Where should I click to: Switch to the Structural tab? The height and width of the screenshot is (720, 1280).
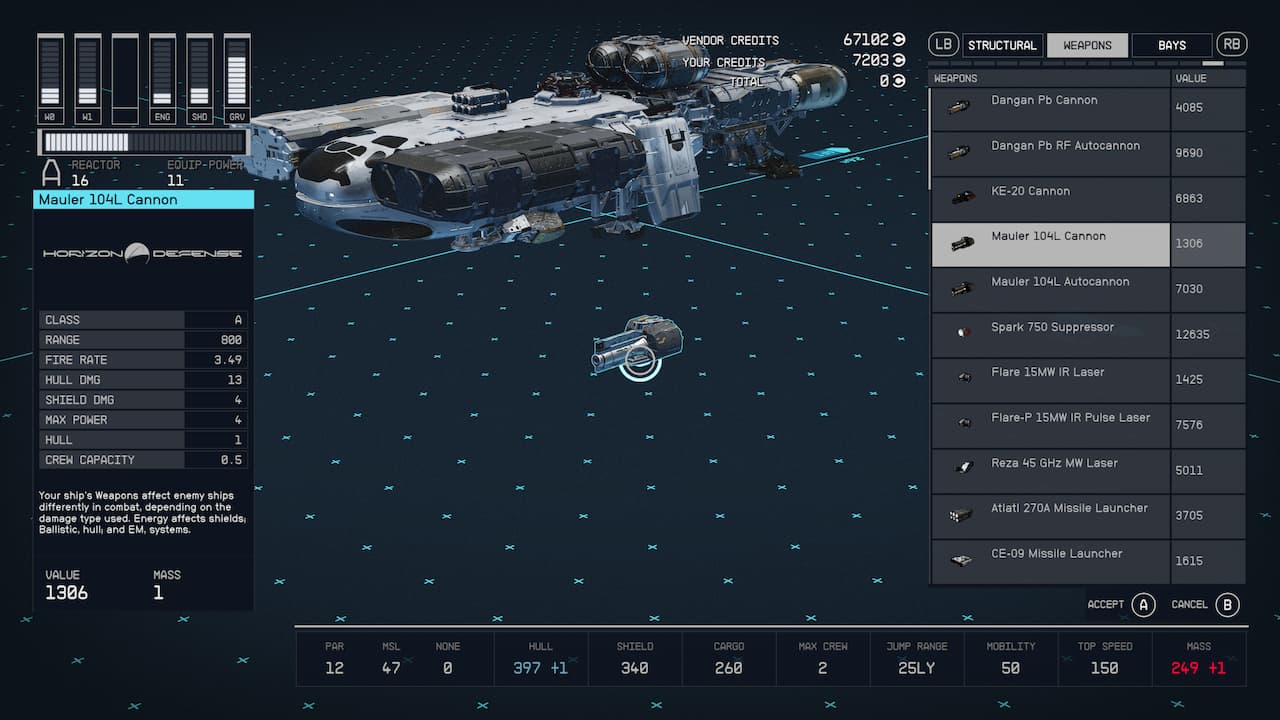pos(1002,45)
